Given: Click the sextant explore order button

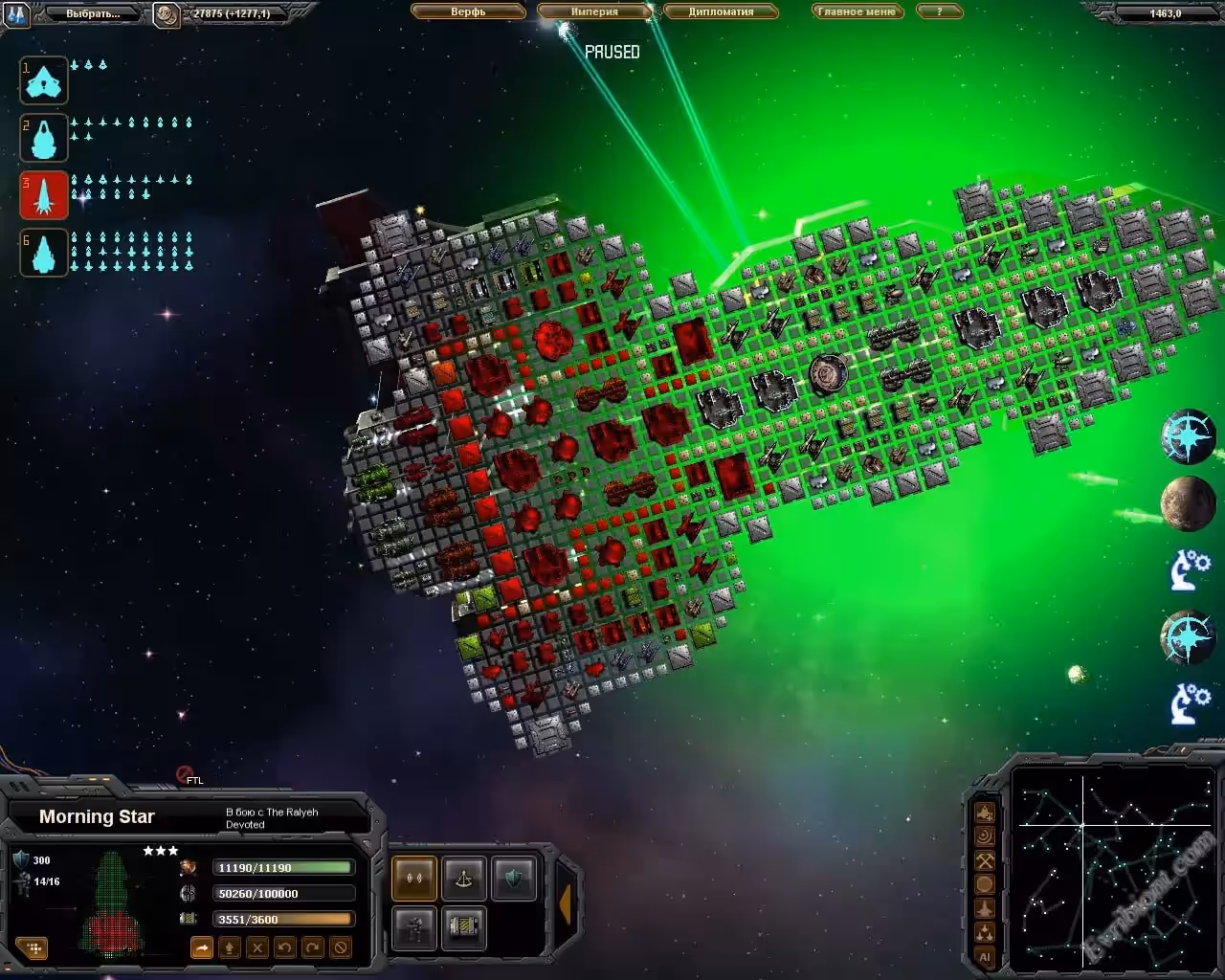Looking at the screenshot, I should pos(463,879).
